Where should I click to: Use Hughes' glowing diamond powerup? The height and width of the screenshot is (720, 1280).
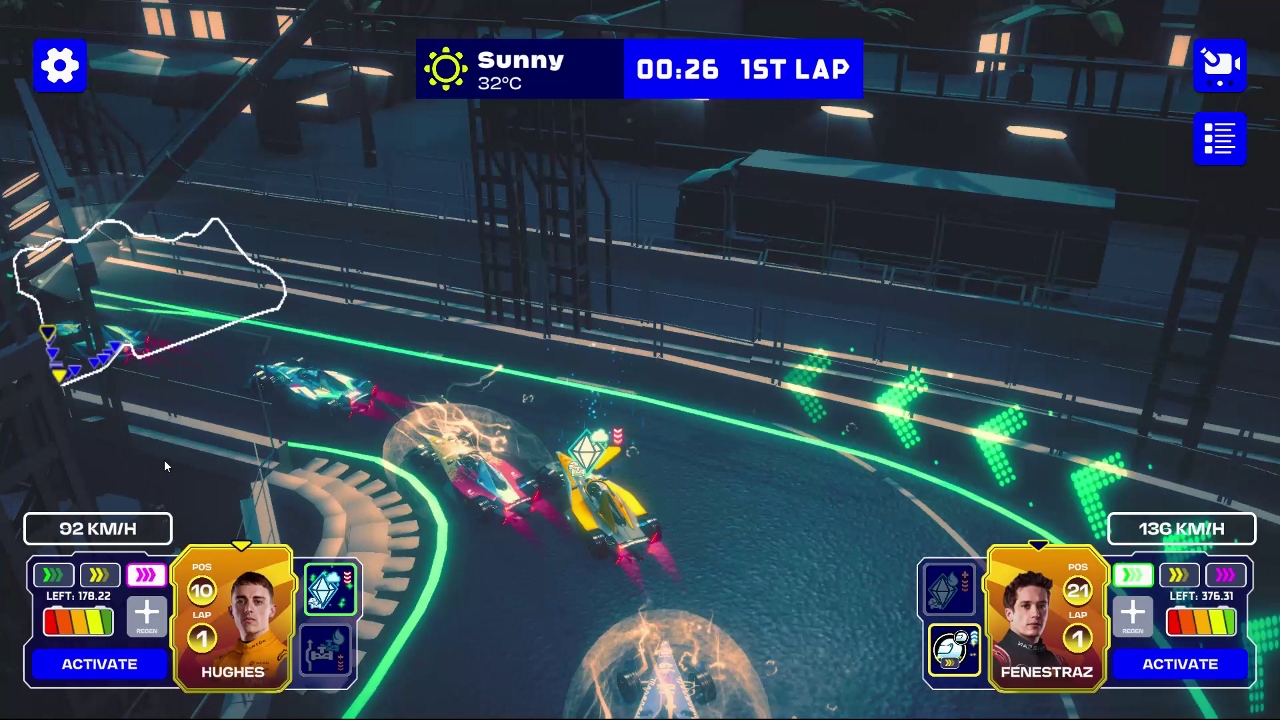click(x=329, y=589)
